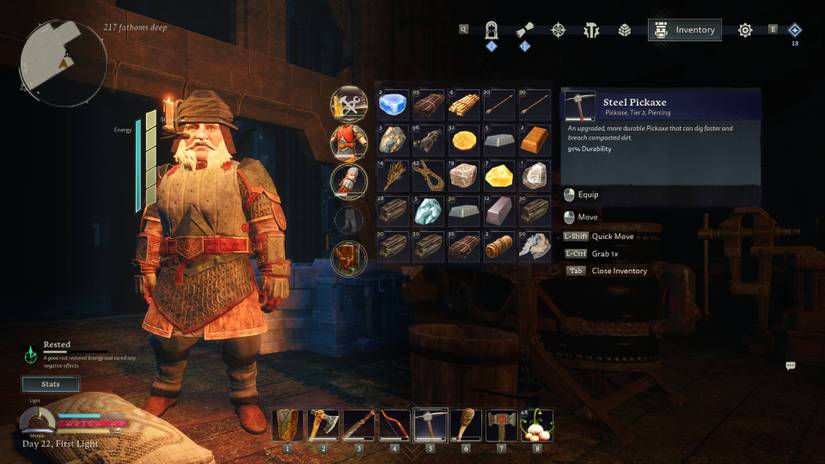Open the Stats panel
Screen dimensions: 825x464
pos(50,384)
